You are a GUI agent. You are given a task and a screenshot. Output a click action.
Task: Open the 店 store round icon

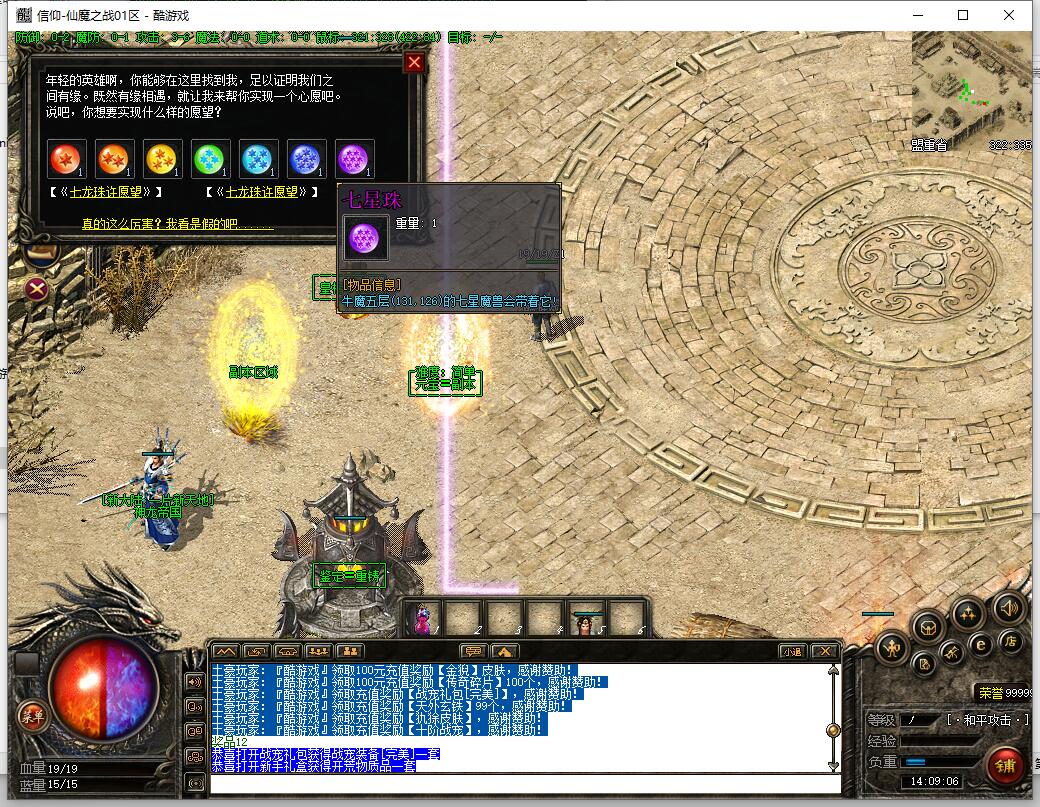pos(1010,642)
